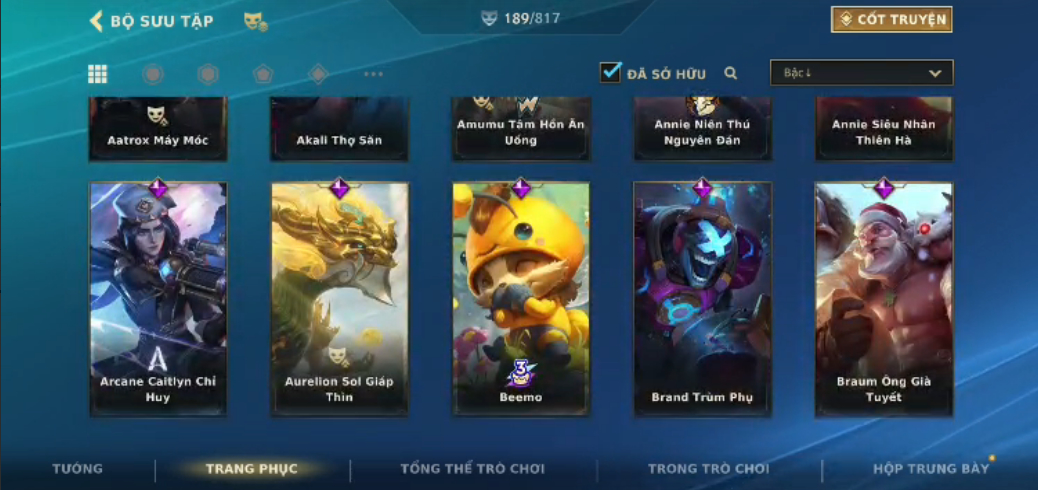This screenshot has width=1038, height=490.
Task: Click the magnifying glass search icon
Action: click(731, 73)
